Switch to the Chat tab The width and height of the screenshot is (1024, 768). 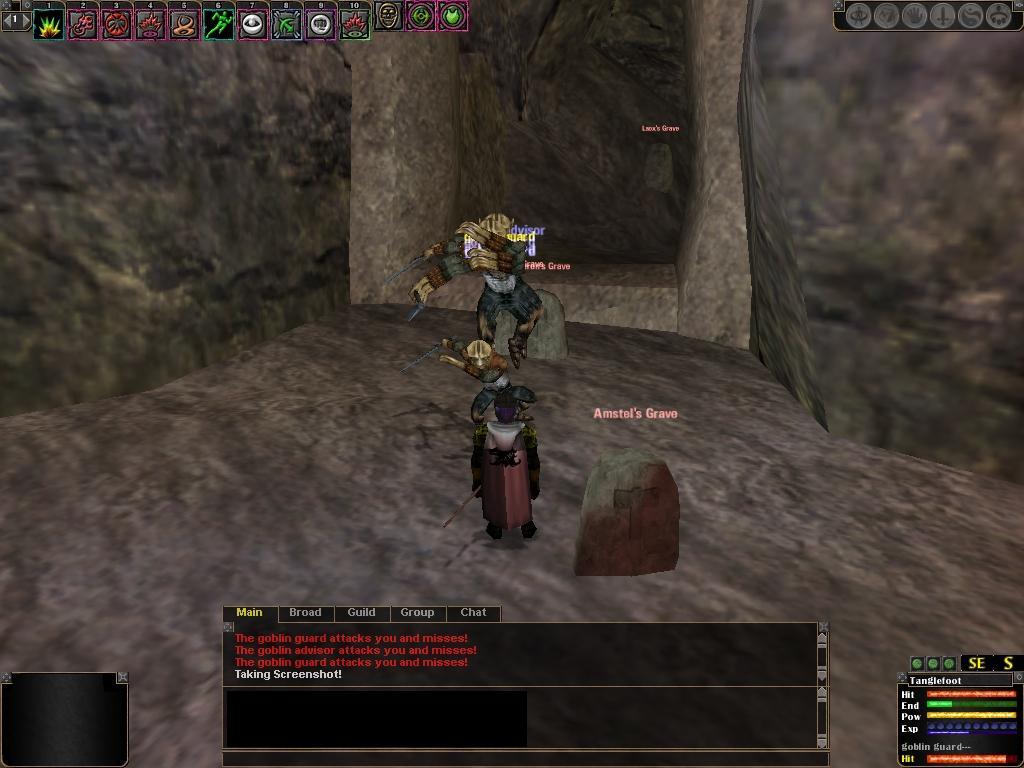[x=473, y=613]
